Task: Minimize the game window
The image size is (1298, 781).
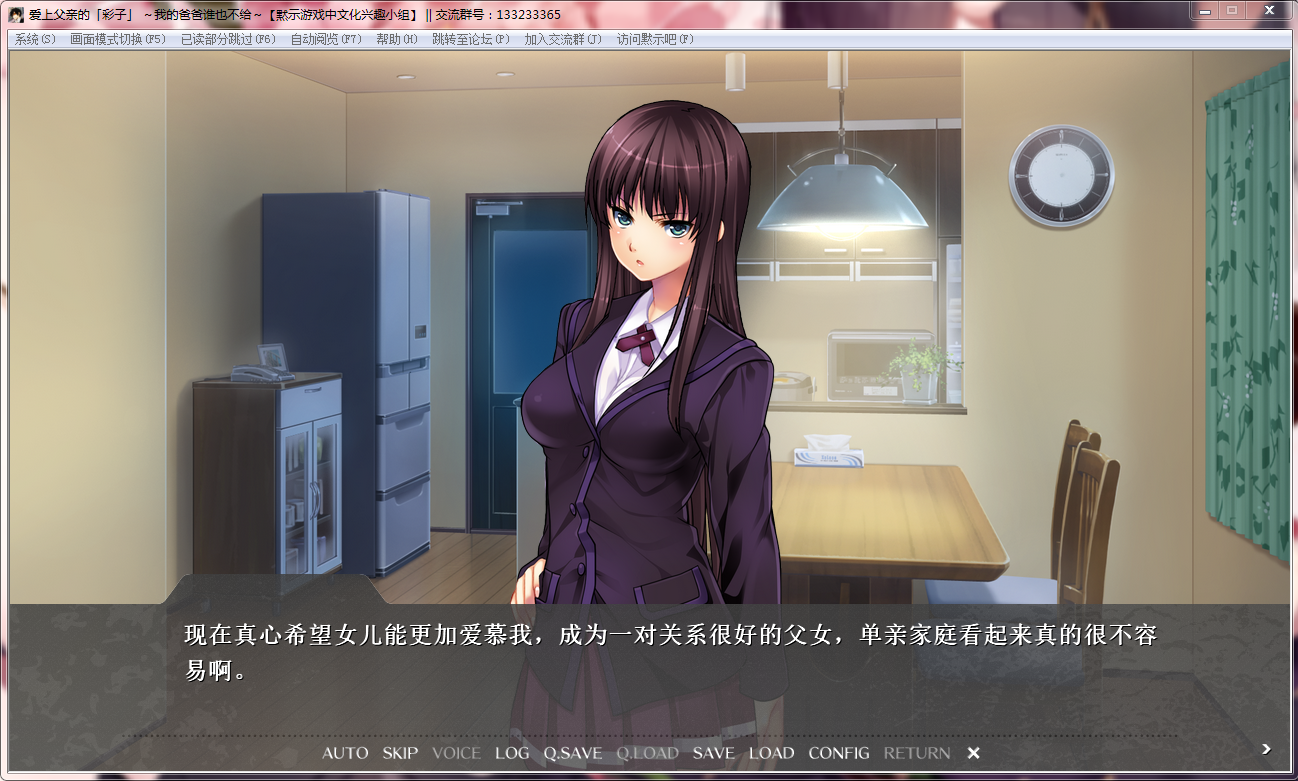Action: click(1204, 10)
